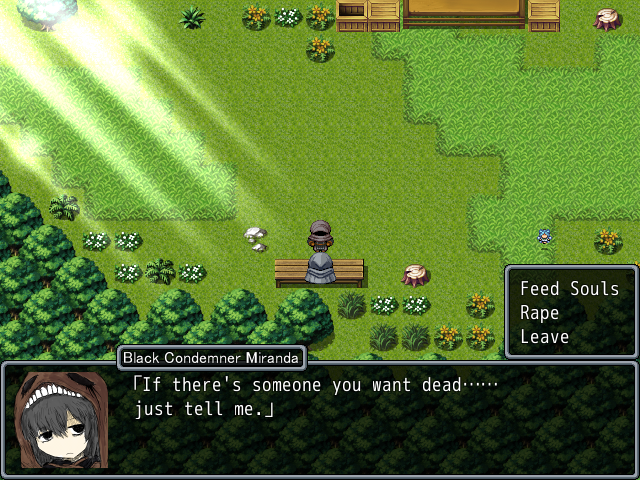
Task: Select Leave to end the conversation
Action: pos(545,337)
